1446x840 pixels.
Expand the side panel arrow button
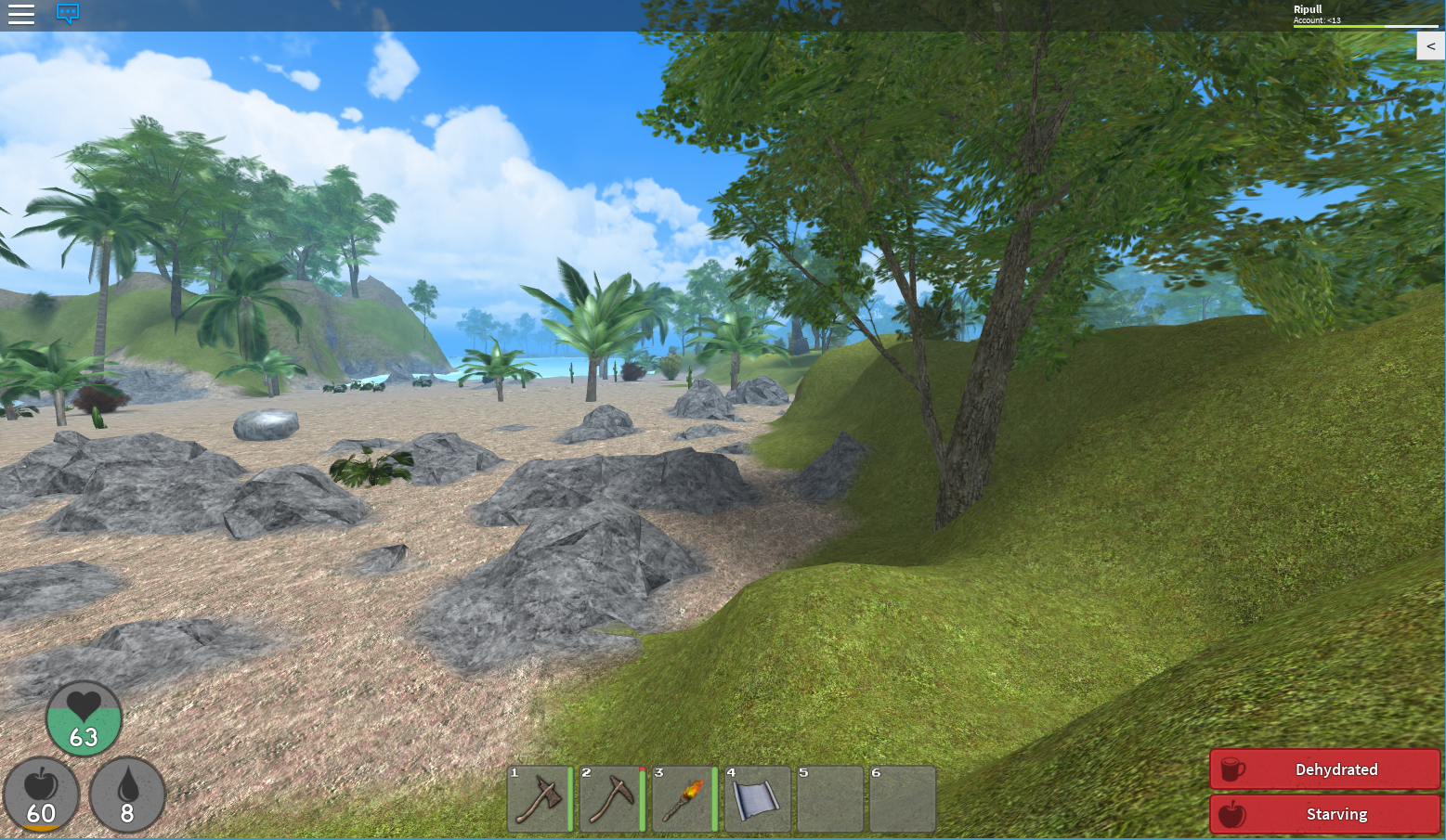(x=1430, y=46)
